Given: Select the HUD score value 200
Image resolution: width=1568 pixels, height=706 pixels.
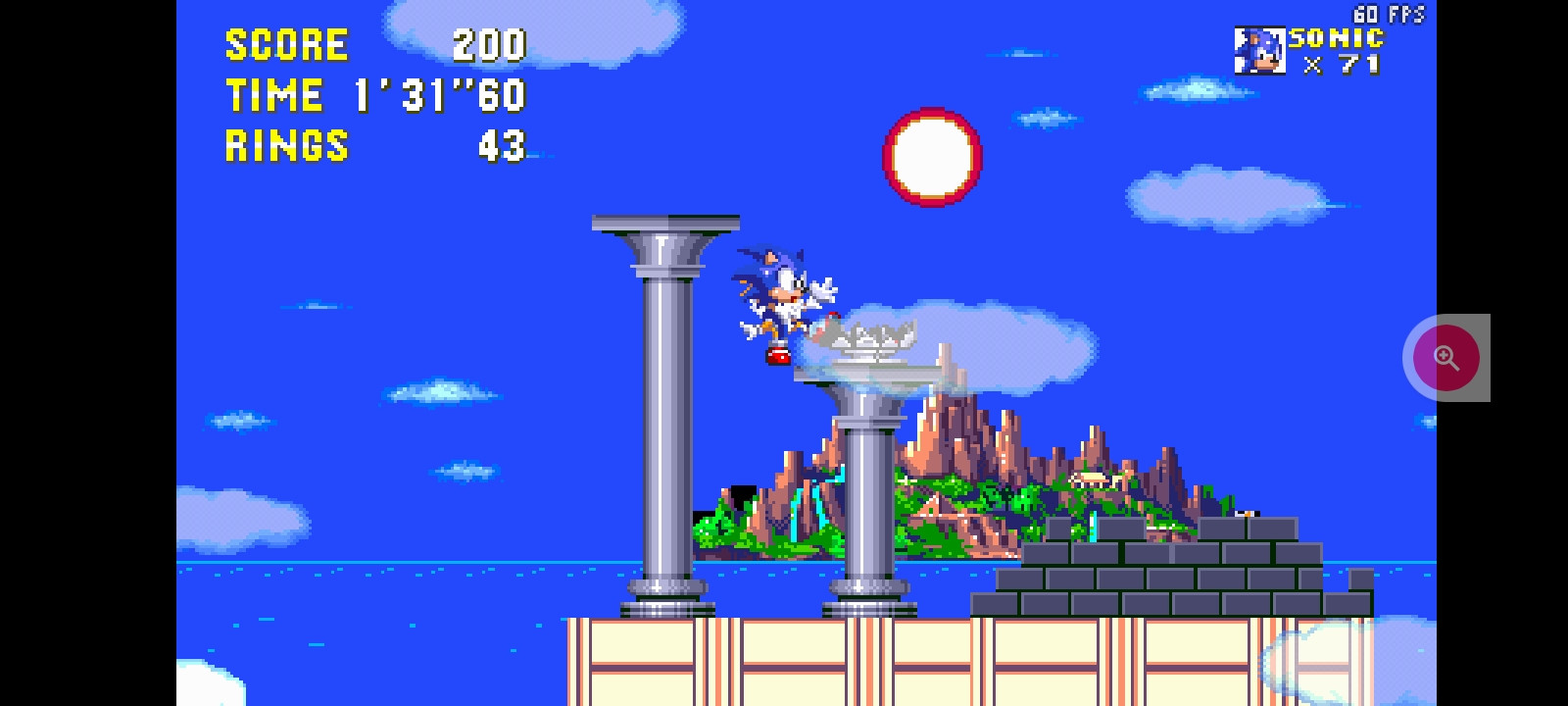Looking at the screenshot, I should point(490,44).
